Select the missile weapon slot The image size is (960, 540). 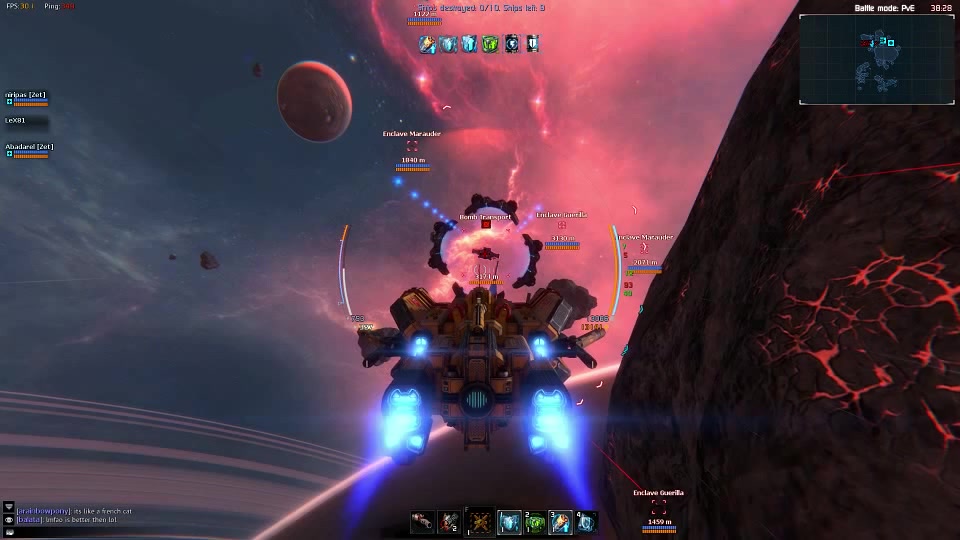pyautogui.click(x=448, y=522)
